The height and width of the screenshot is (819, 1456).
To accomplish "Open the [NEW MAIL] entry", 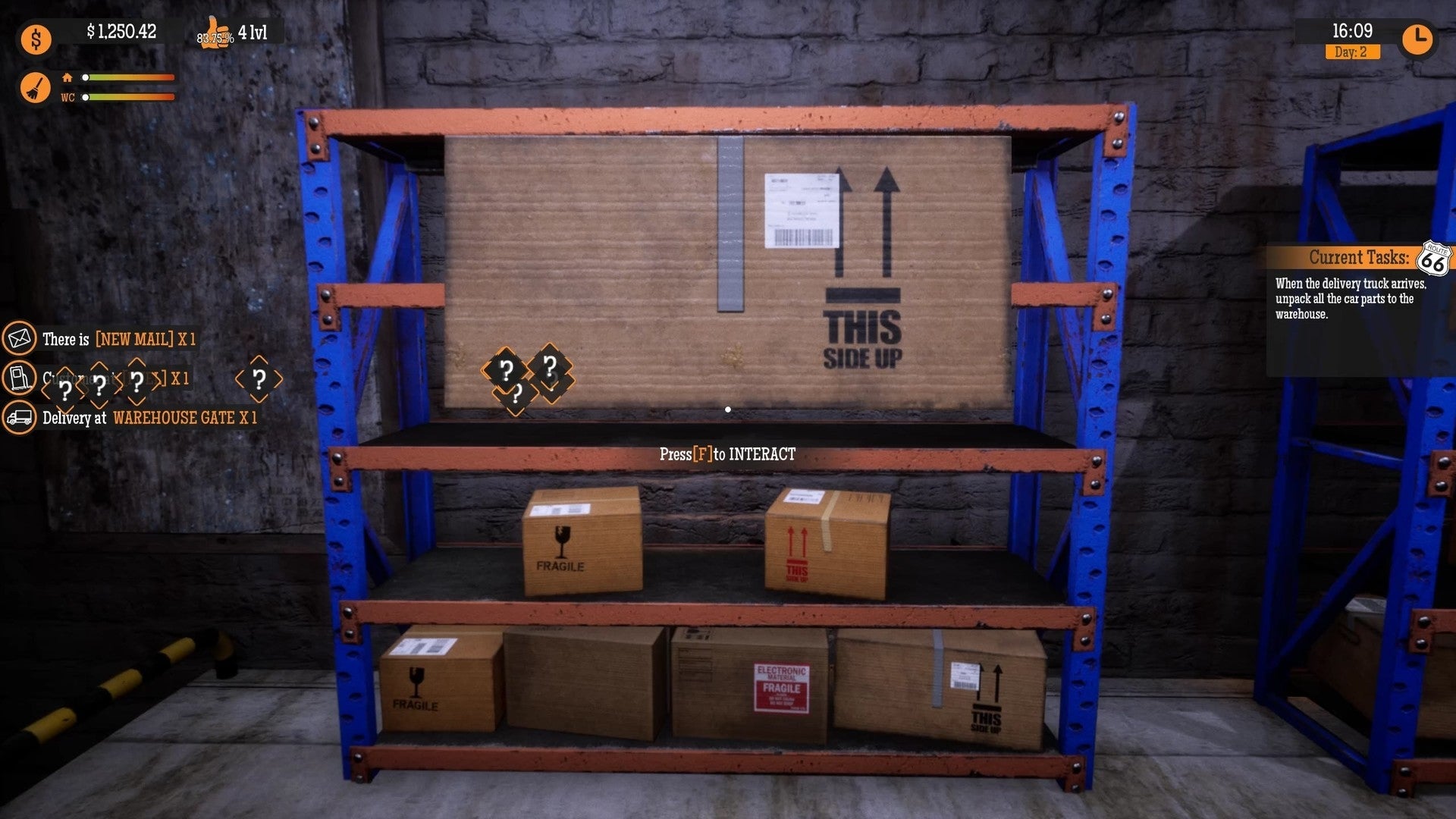I will coord(135,340).
